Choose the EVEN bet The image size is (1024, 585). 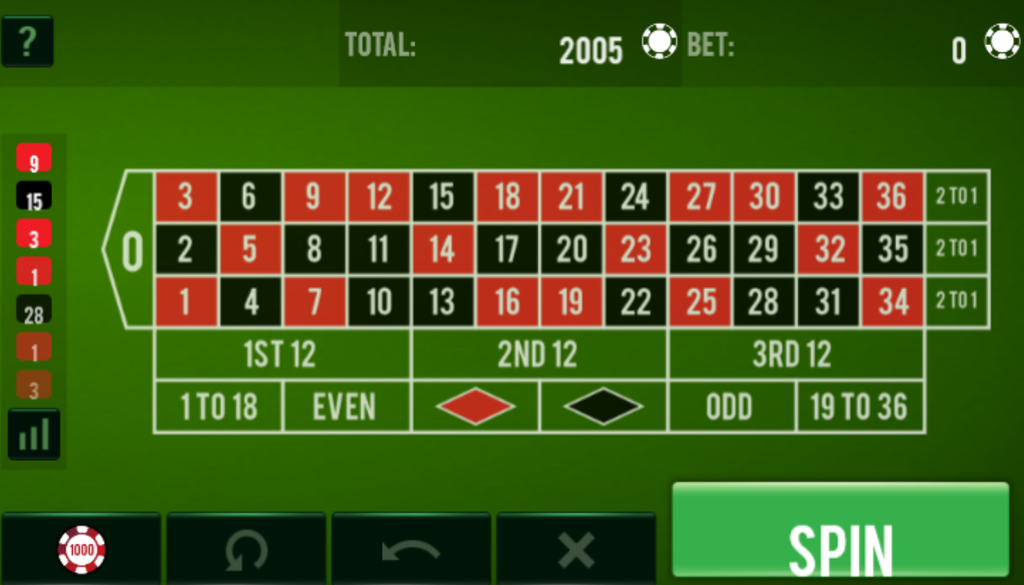point(346,407)
